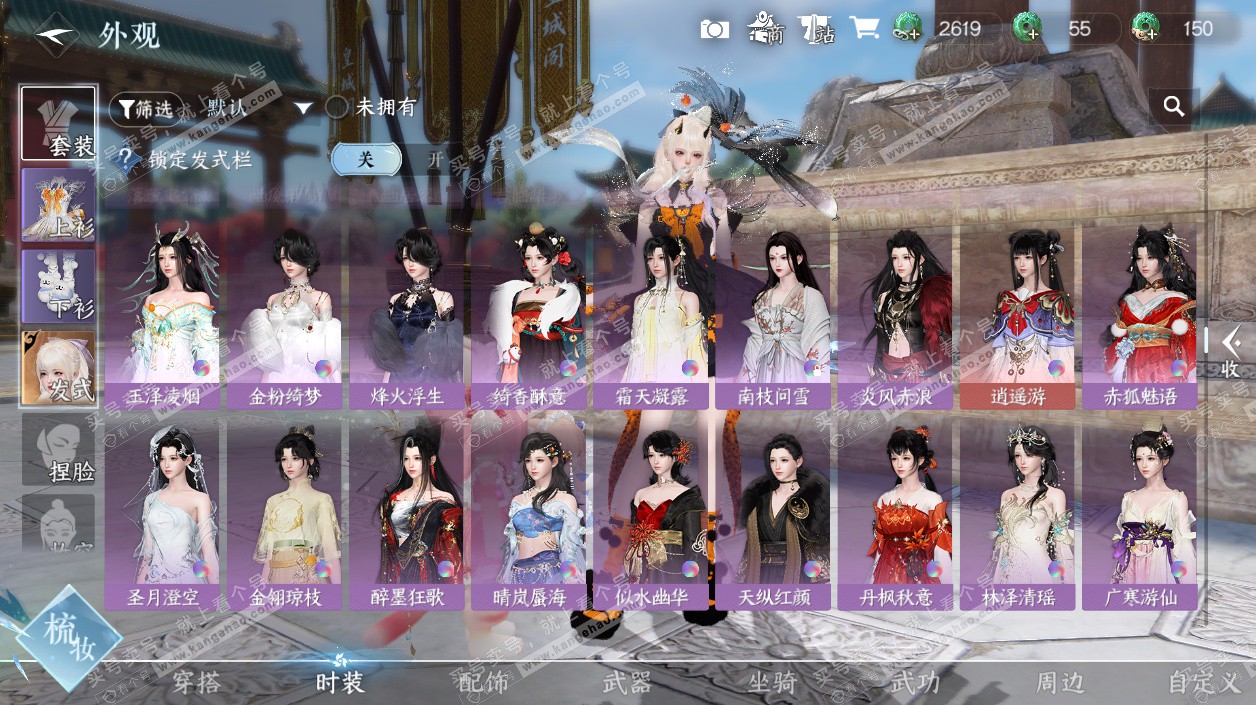Tick the 未拥有 checkbox
Viewport: 1256px width, 705px height.
click(x=337, y=107)
